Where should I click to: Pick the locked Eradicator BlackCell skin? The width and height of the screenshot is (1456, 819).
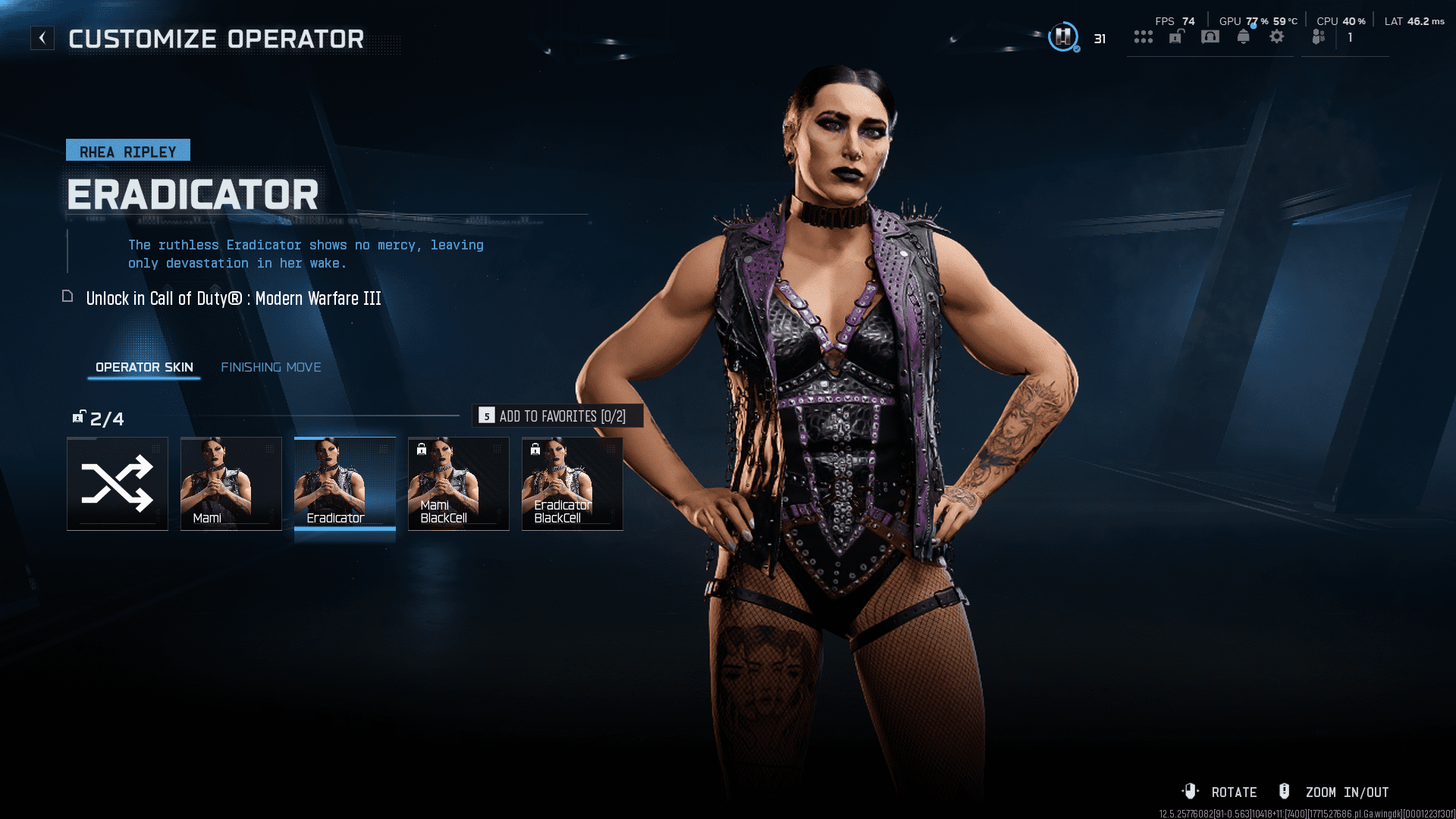pos(573,484)
